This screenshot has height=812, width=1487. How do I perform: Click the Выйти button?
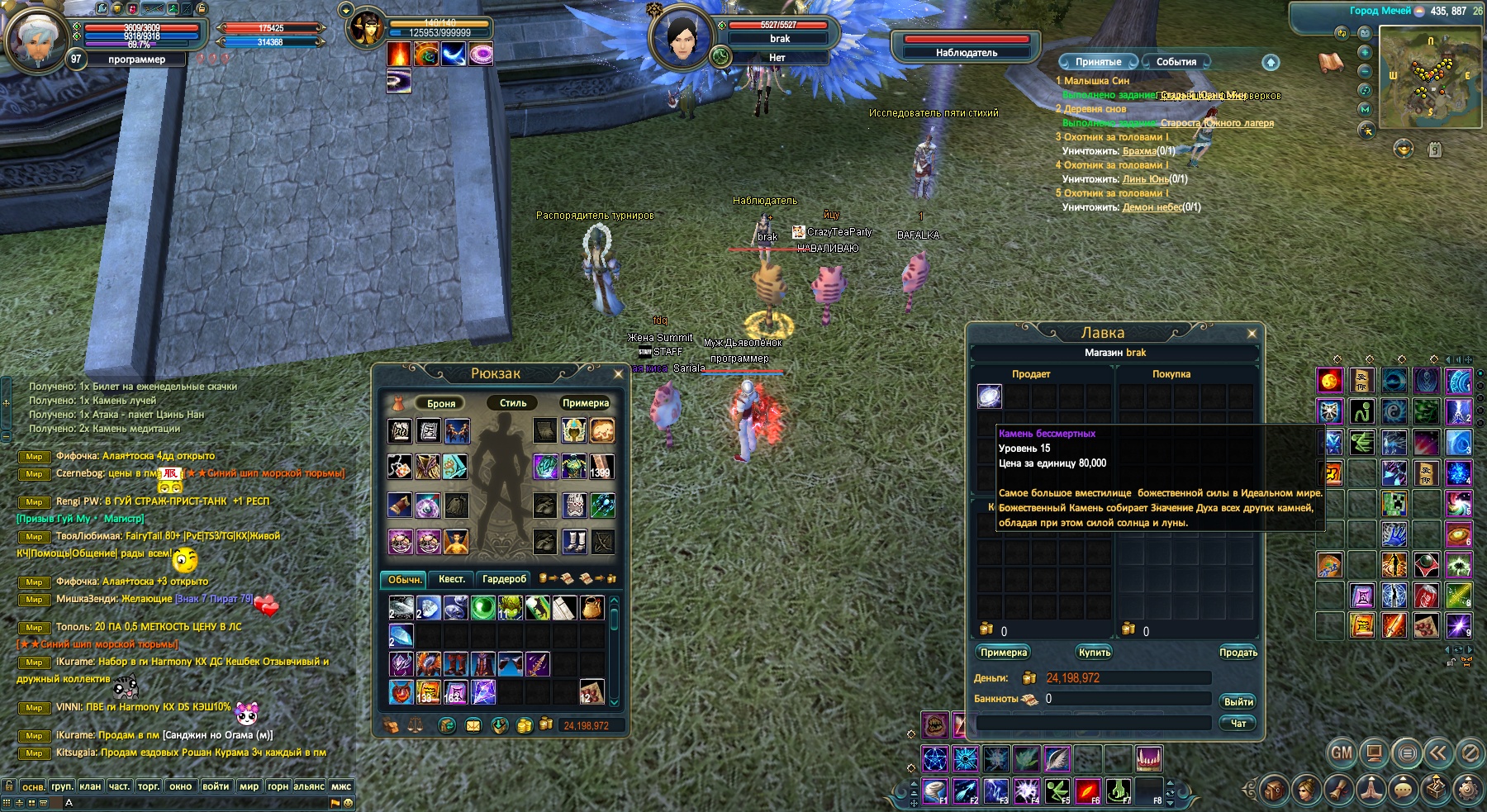click(1238, 701)
